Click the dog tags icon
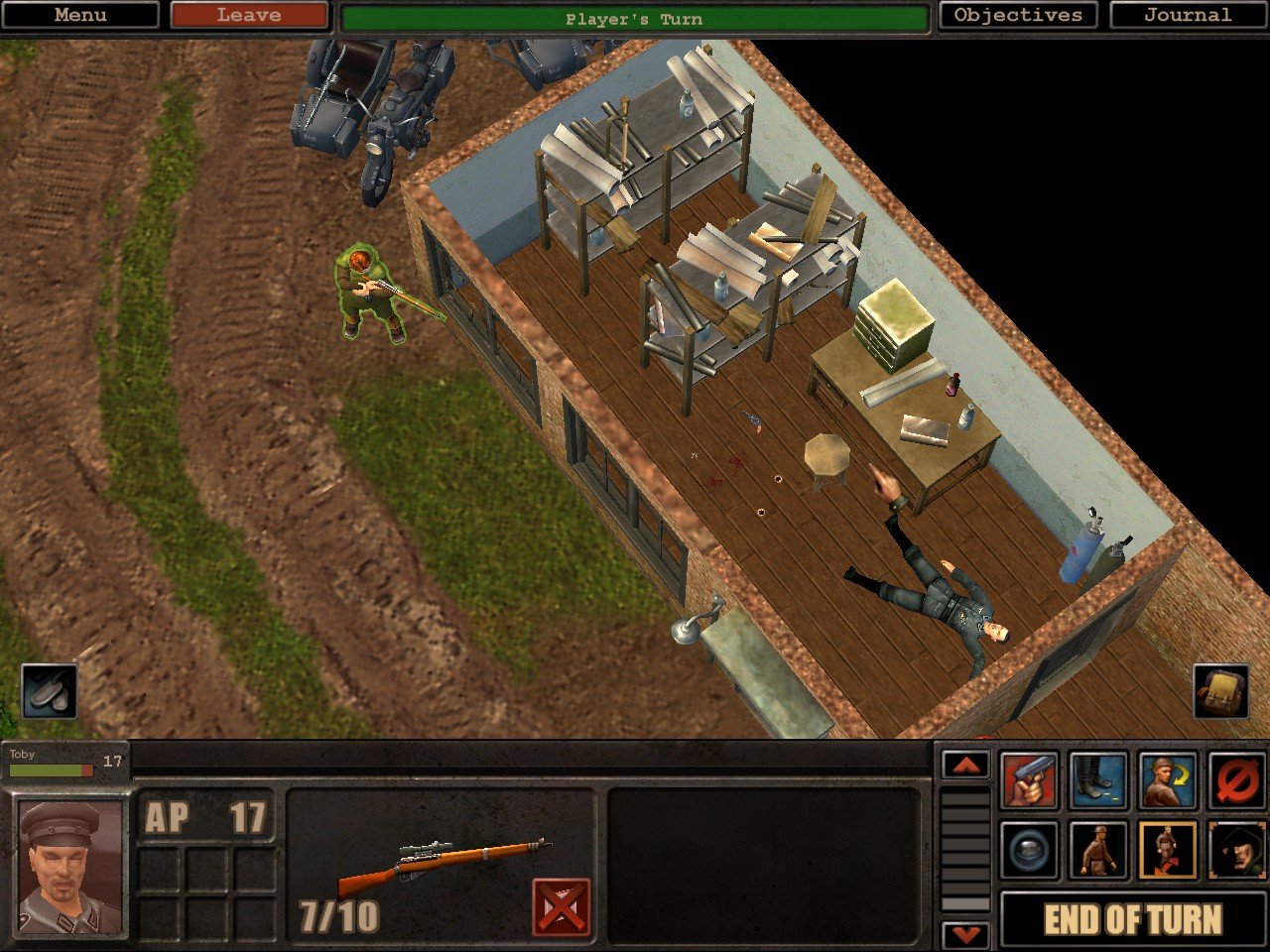The width and height of the screenshot is (1270, 952). [x=49, y=691]
